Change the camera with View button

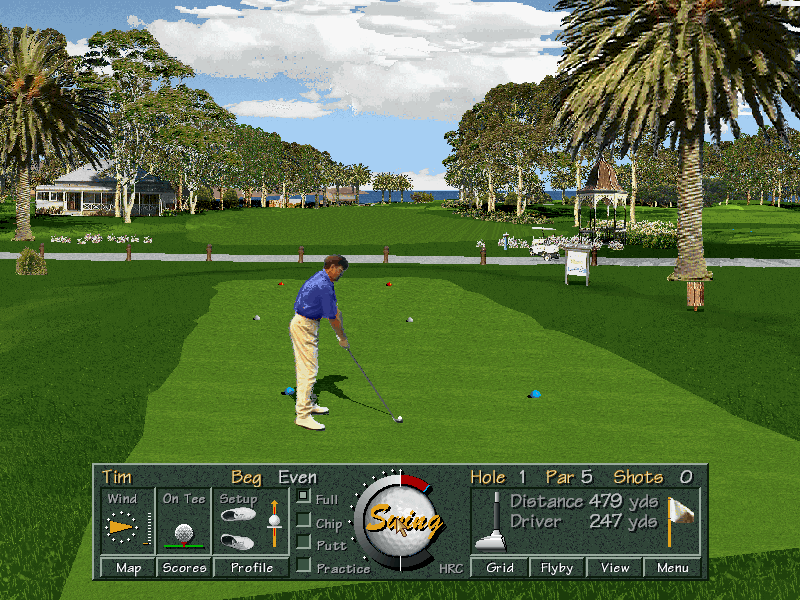coord(615,568)
